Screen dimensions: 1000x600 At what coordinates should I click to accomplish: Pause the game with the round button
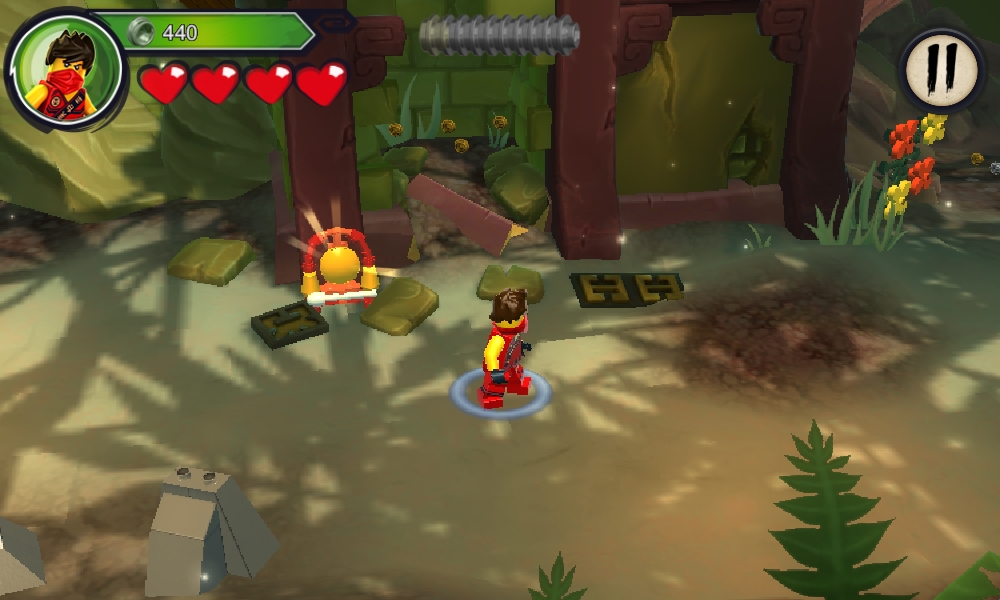[943, 69]
